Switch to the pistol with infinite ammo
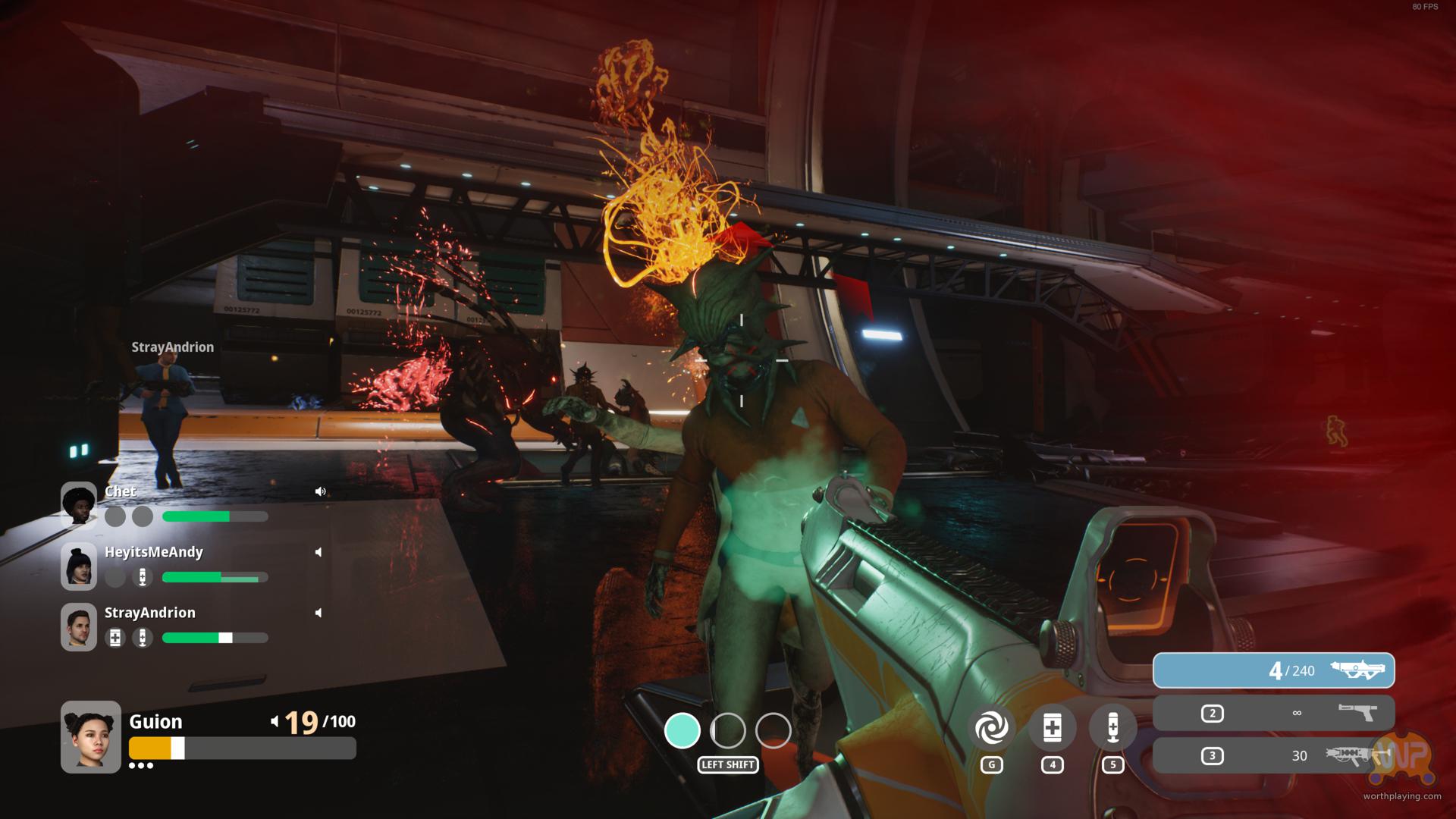The width and height of the screenshot is (1456, 819). click(x=1273, y=713)
